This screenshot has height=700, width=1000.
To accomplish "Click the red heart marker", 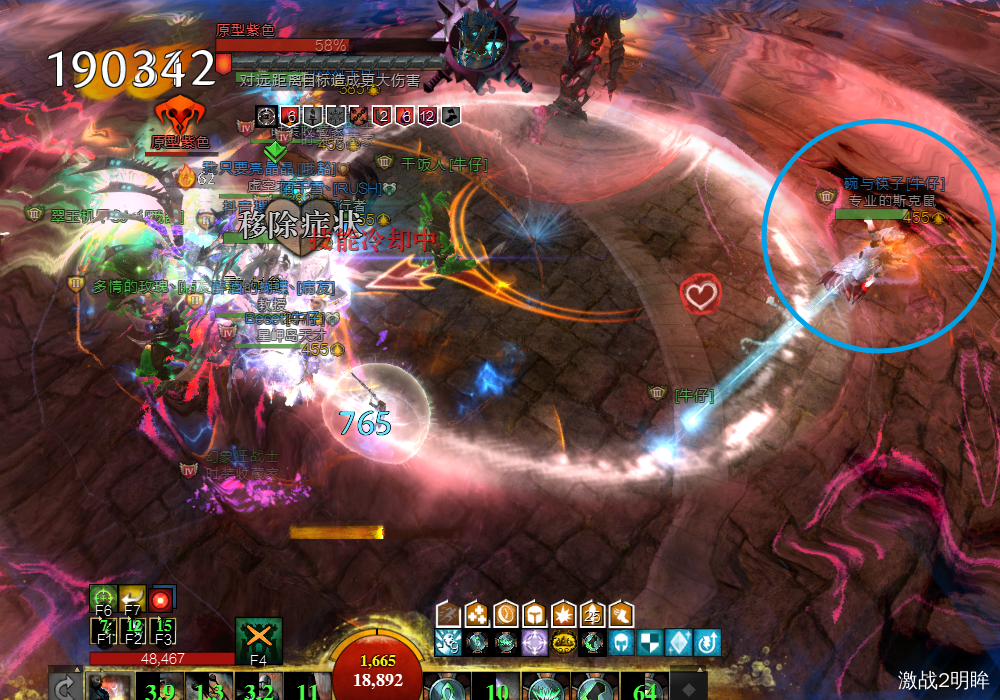I will [699, 294].
